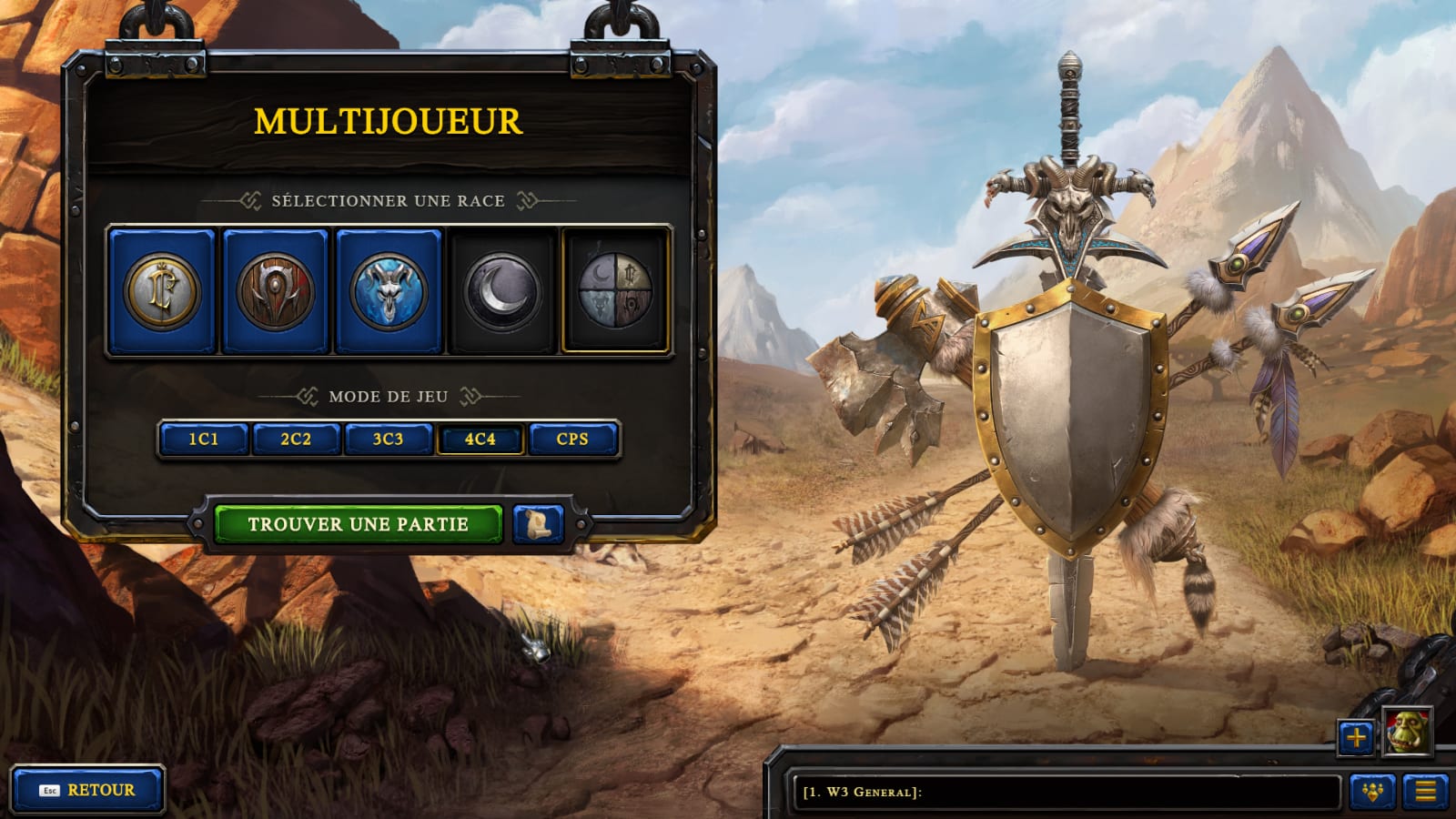This screenshot has height=819, width=1456.
Task: Click Trouver une partie to find a match
Action: (358, 524)
